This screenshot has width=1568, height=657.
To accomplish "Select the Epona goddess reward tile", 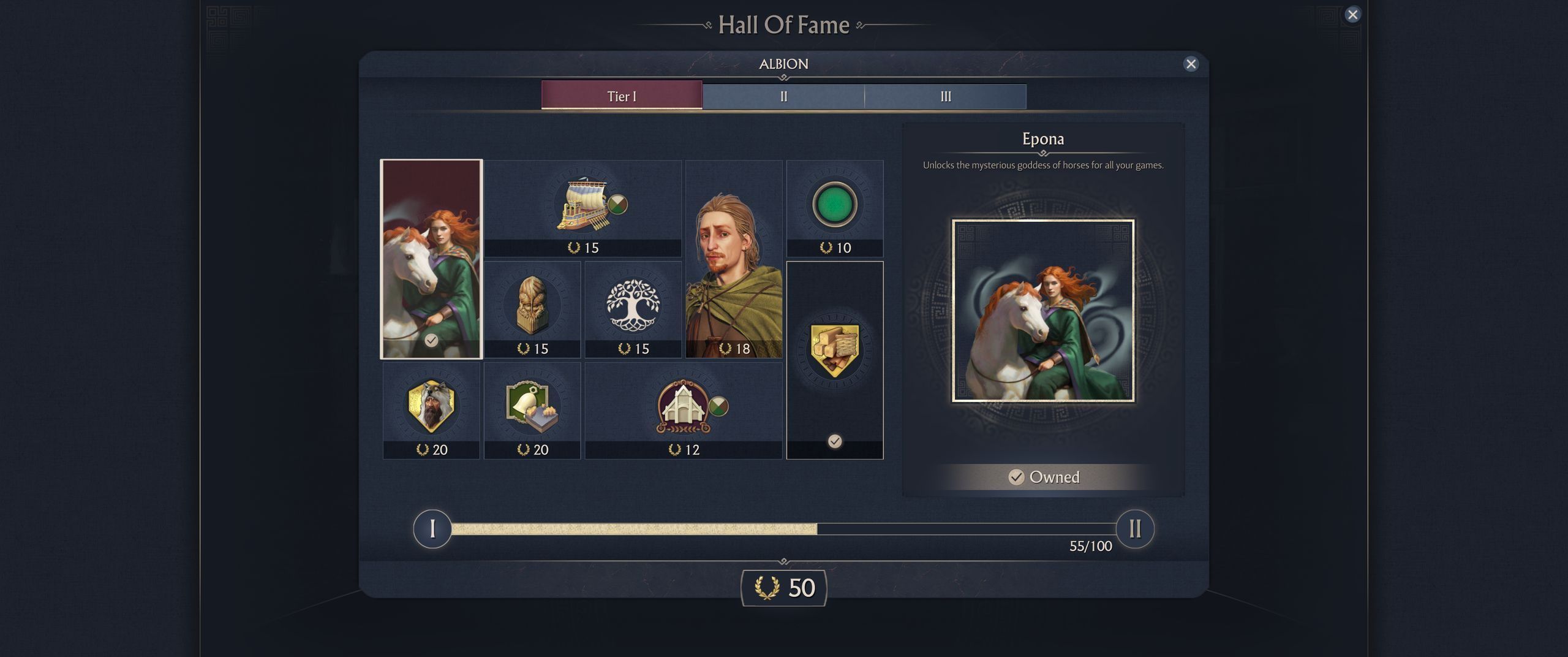I will [x=431, y=259].
